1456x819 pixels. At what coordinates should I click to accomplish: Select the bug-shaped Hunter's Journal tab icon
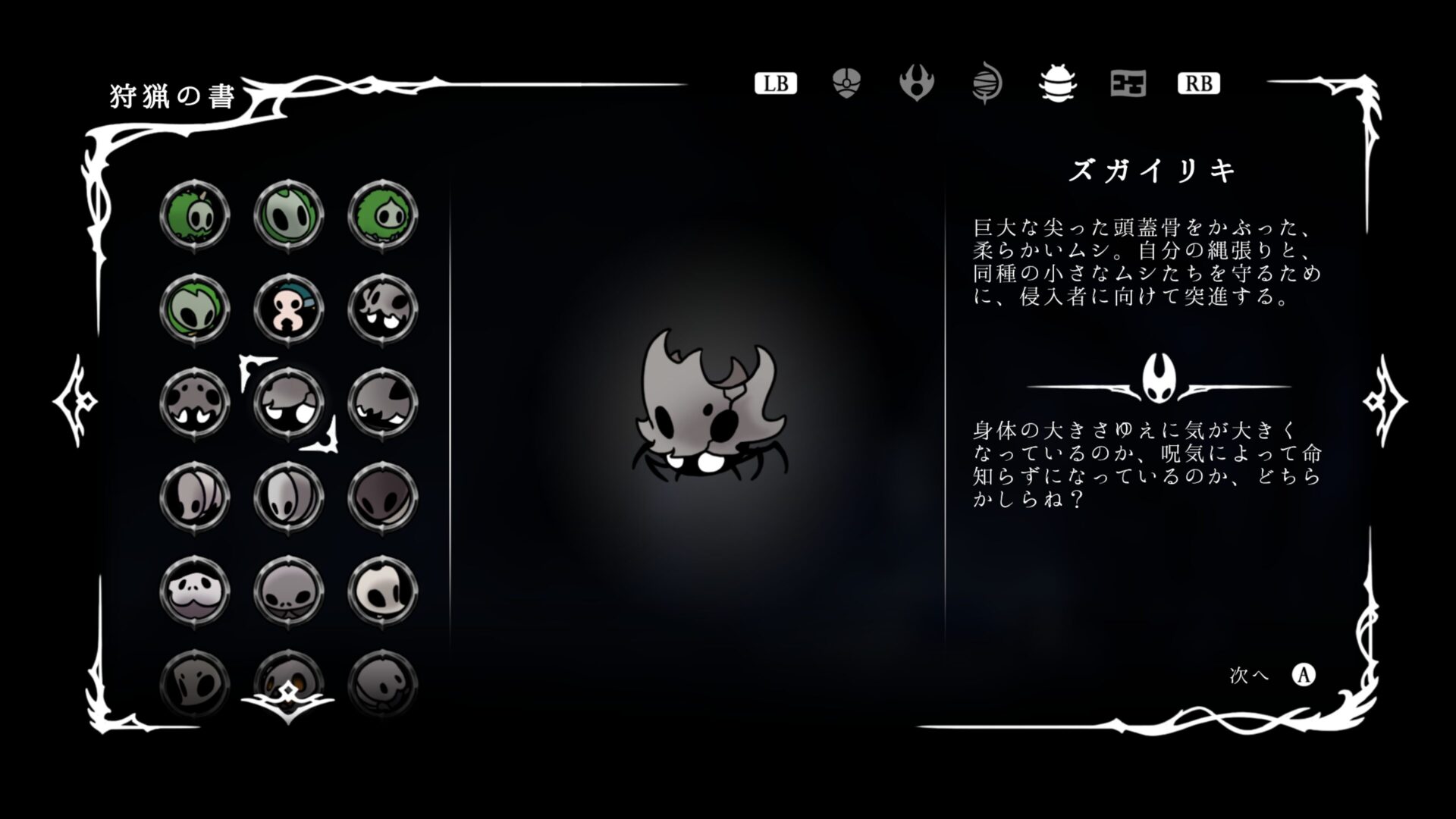pos(1056,84)
